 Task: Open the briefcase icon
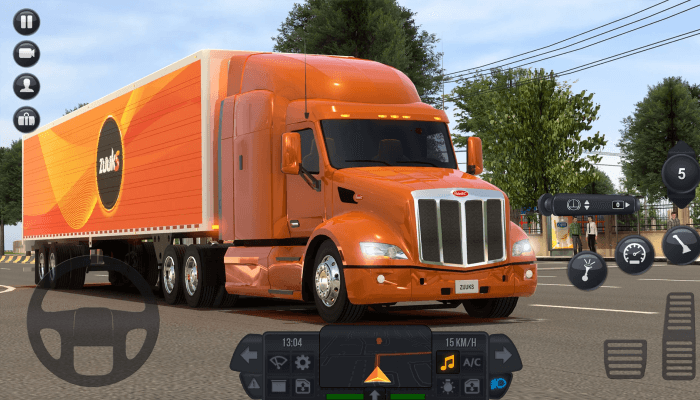pyautogui.click(x=27, y=119)
